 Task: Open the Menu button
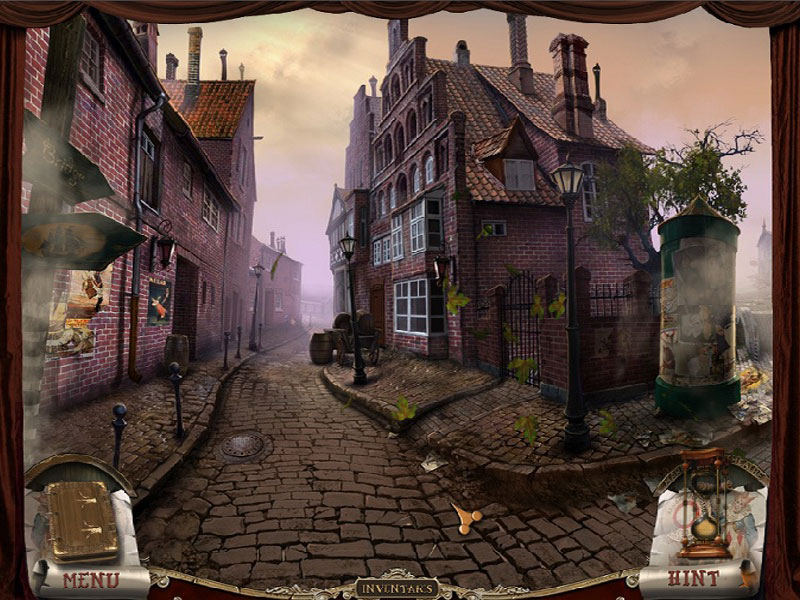[90, 579]
